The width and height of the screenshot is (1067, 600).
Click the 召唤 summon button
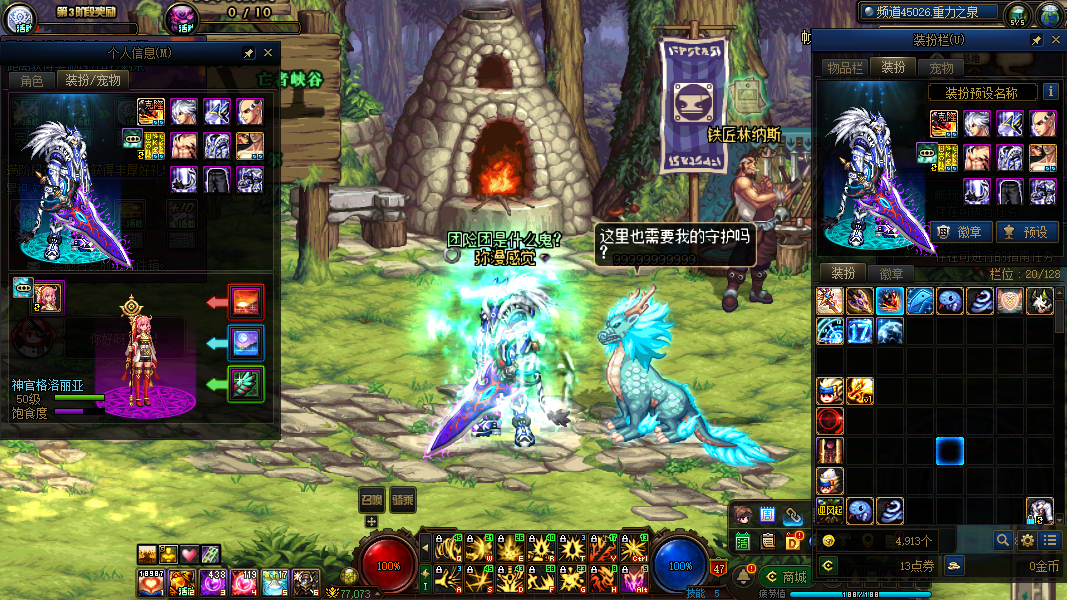coord(371,499)
